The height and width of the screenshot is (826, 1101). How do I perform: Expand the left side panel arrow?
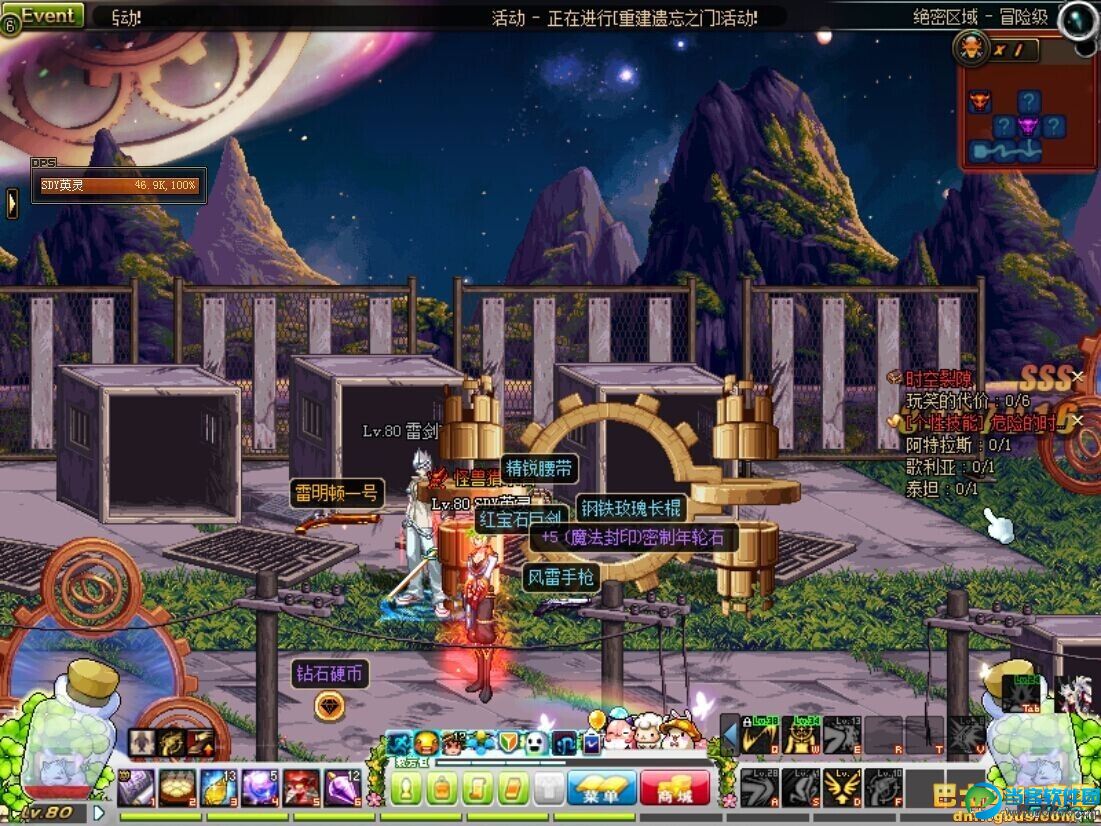pyautogui.click(x=12, y=203)
